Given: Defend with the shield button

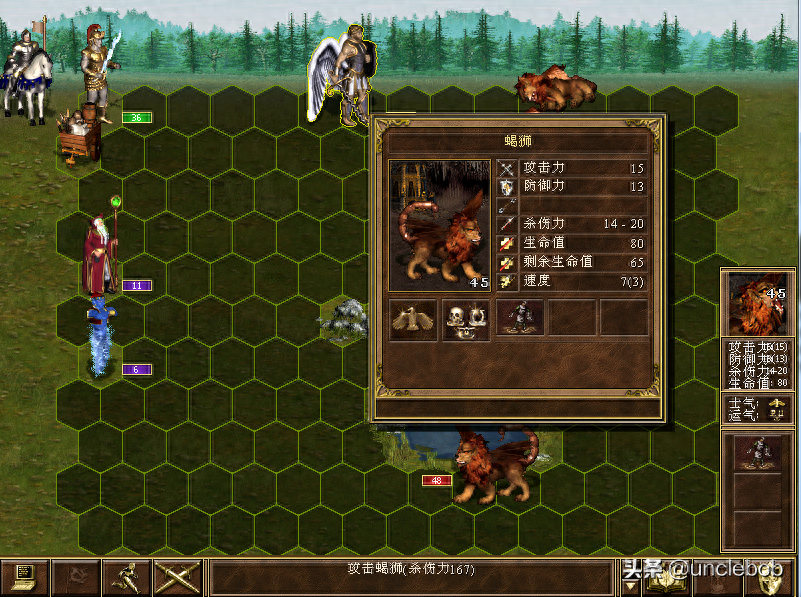Looking at the screenshot, I should pyautogui.click(x=772, y=578).
